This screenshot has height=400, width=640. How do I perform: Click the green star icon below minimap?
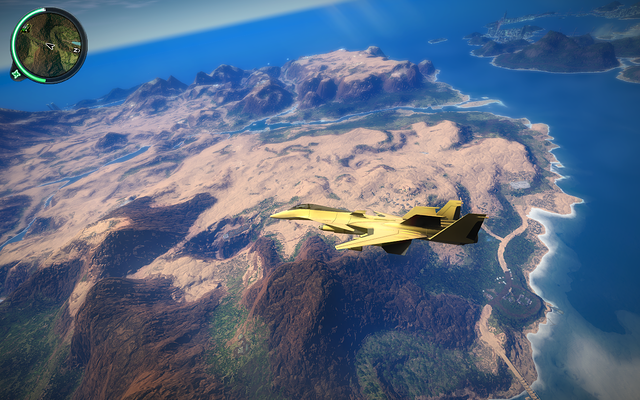click(16, 73)
